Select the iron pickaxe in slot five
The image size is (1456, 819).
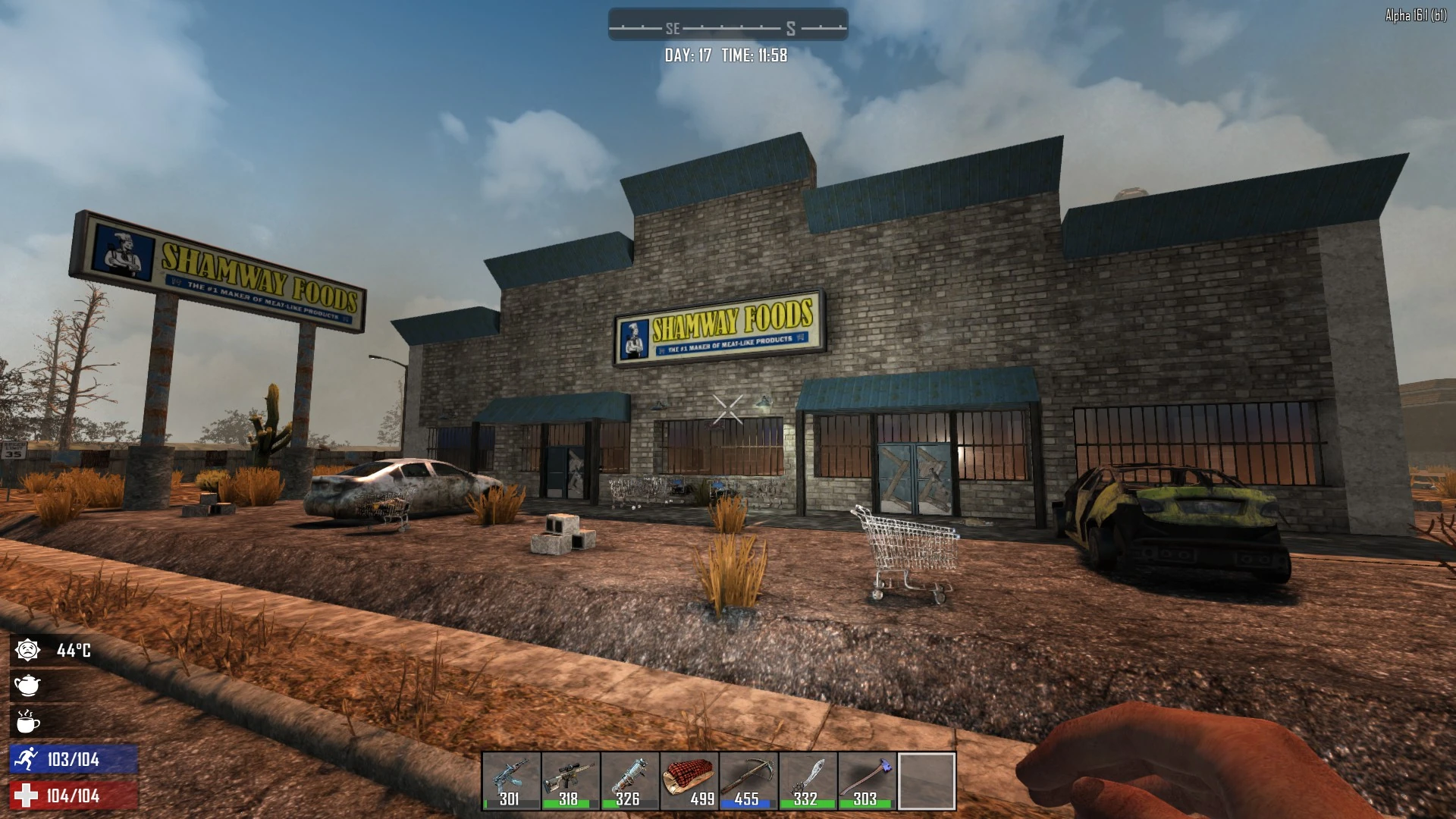tap(748, 781)
